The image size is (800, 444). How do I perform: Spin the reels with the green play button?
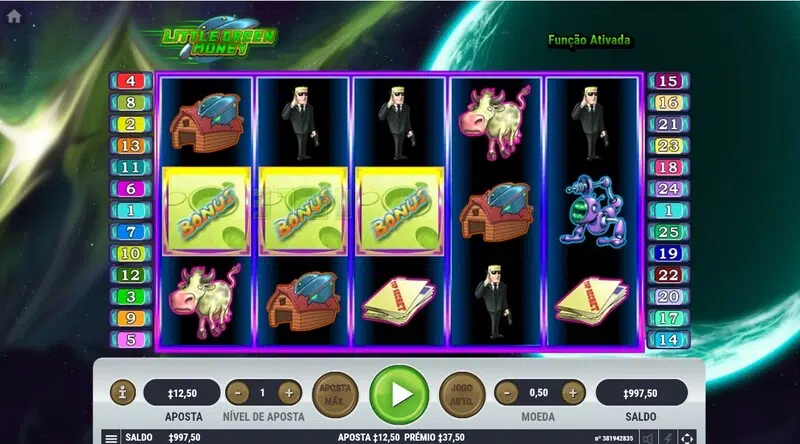[x=399, y=394]
